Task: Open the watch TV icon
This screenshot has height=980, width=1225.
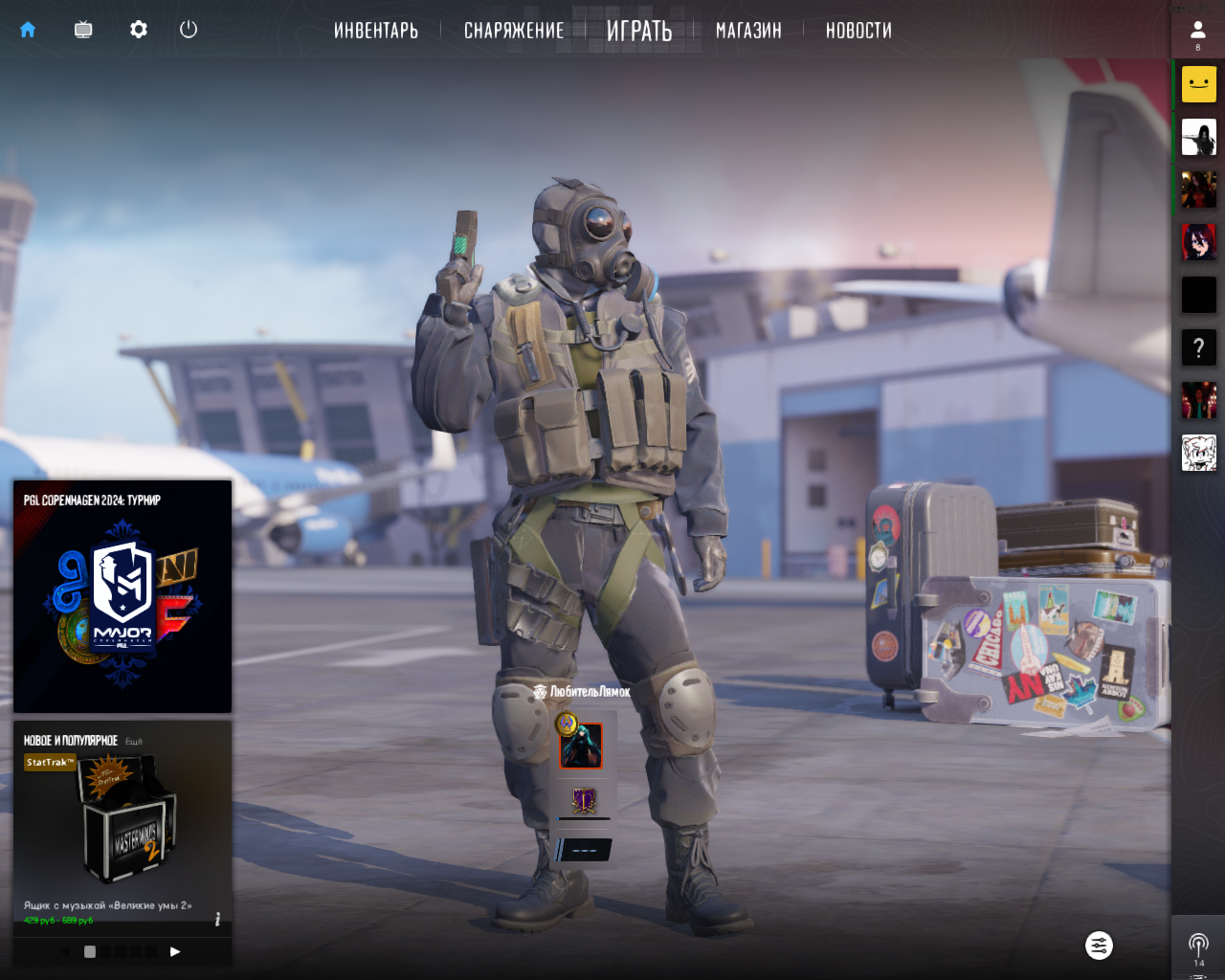Action: click(83, 30)
